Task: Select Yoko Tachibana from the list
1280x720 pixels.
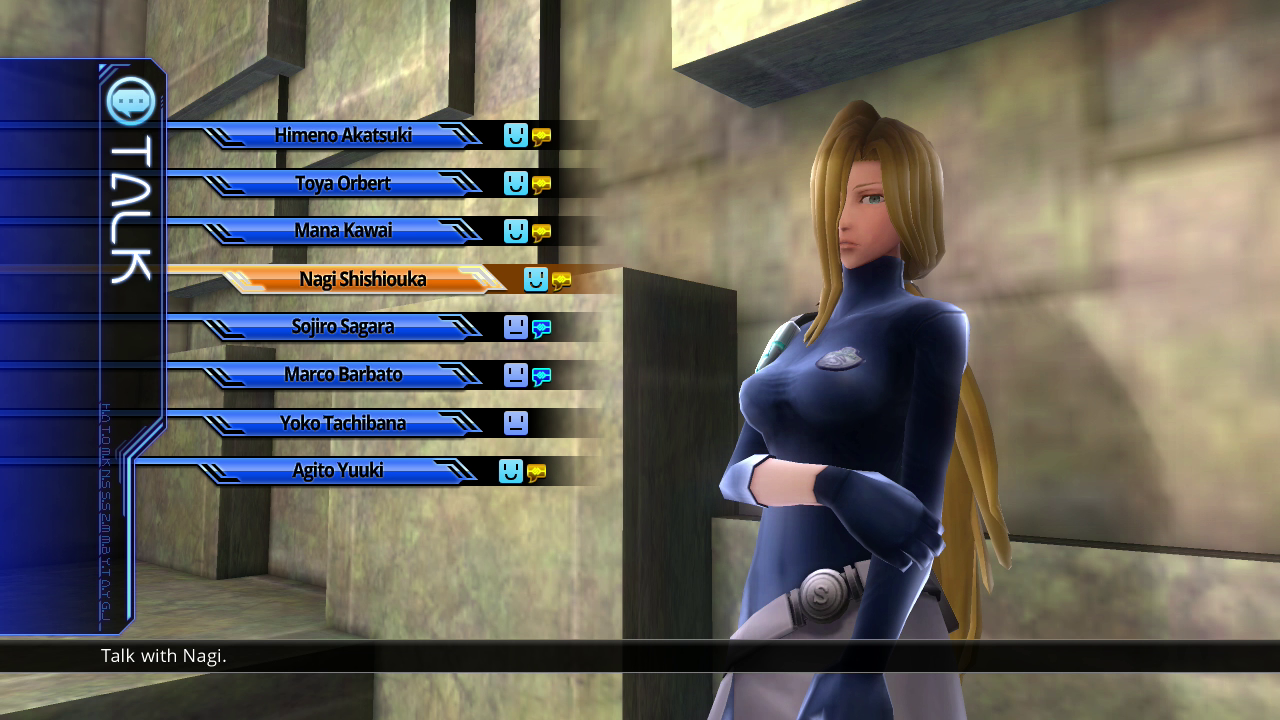Action: (343, 423)
